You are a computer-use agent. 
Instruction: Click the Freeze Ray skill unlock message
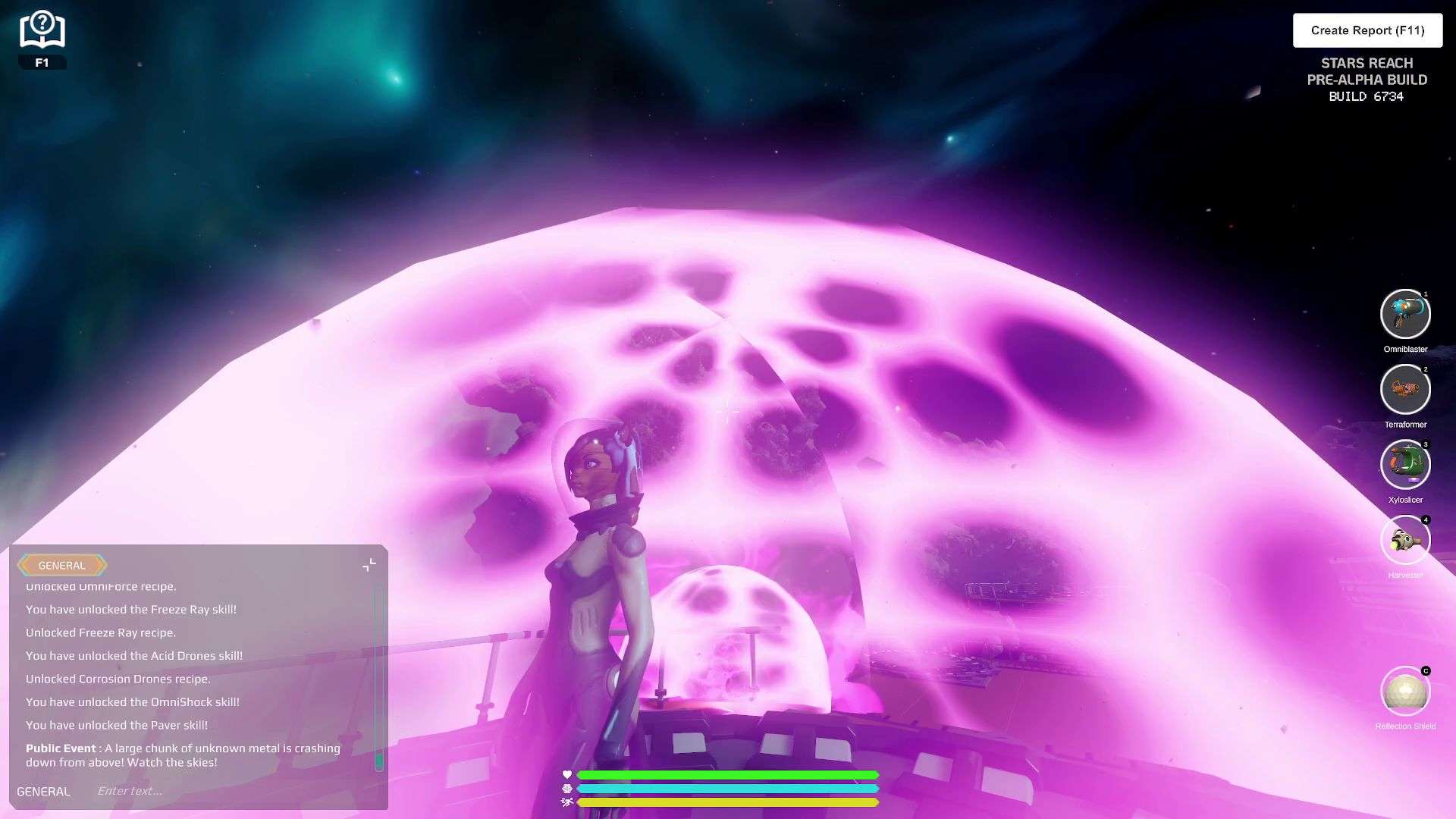tap(132, 609)
